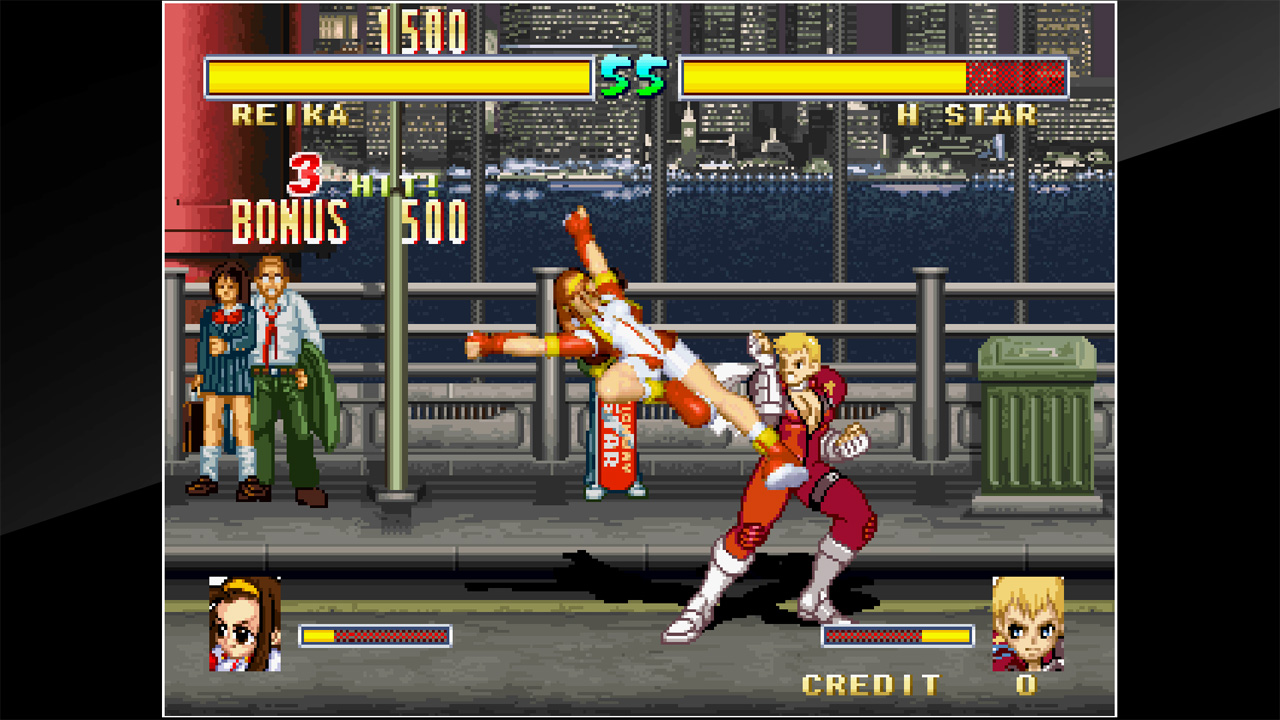Toggle Reika's power gauge display
1280x720 pixels.
(375, 634)
